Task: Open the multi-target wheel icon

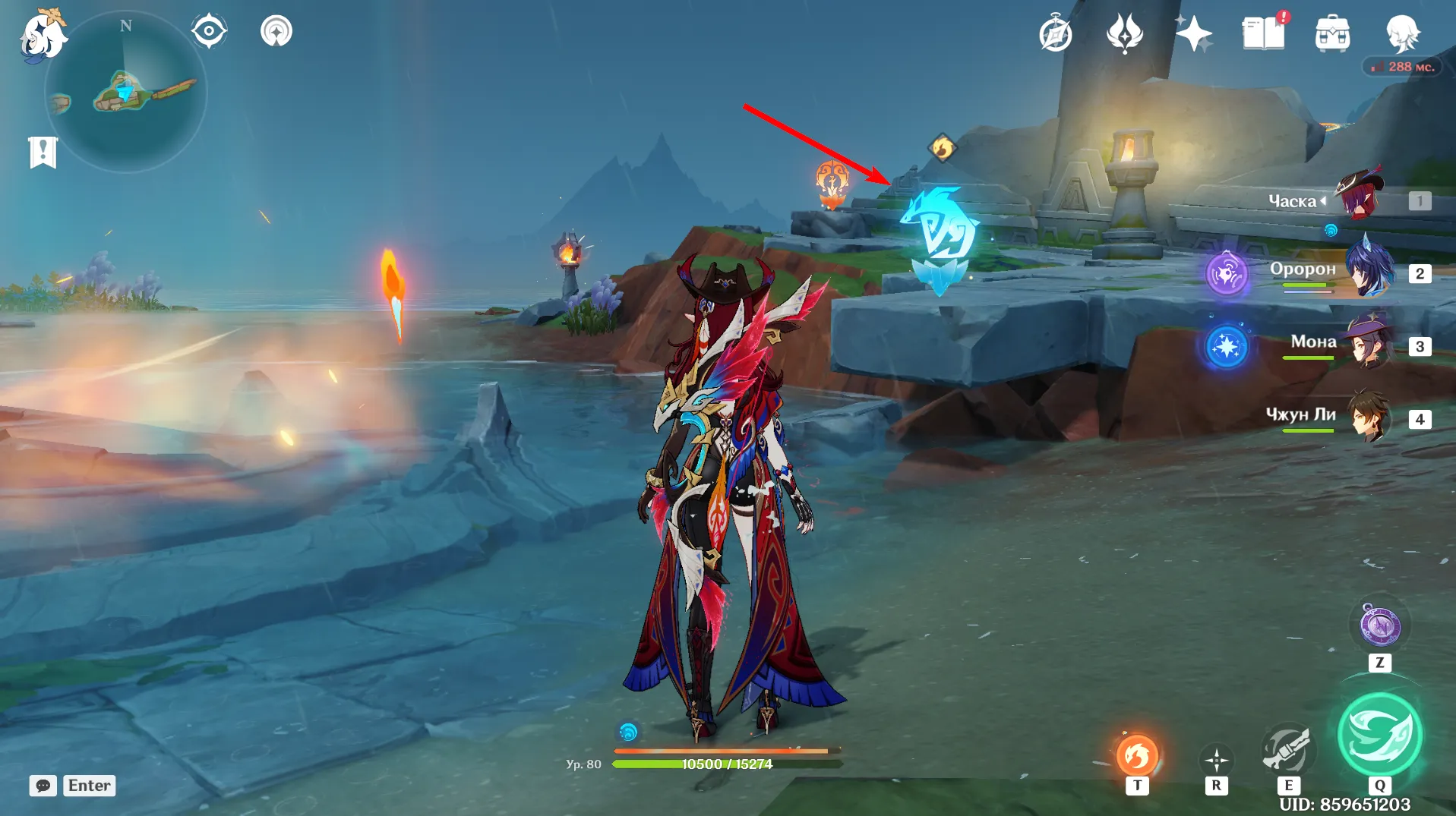Action: click(1216, 760)
